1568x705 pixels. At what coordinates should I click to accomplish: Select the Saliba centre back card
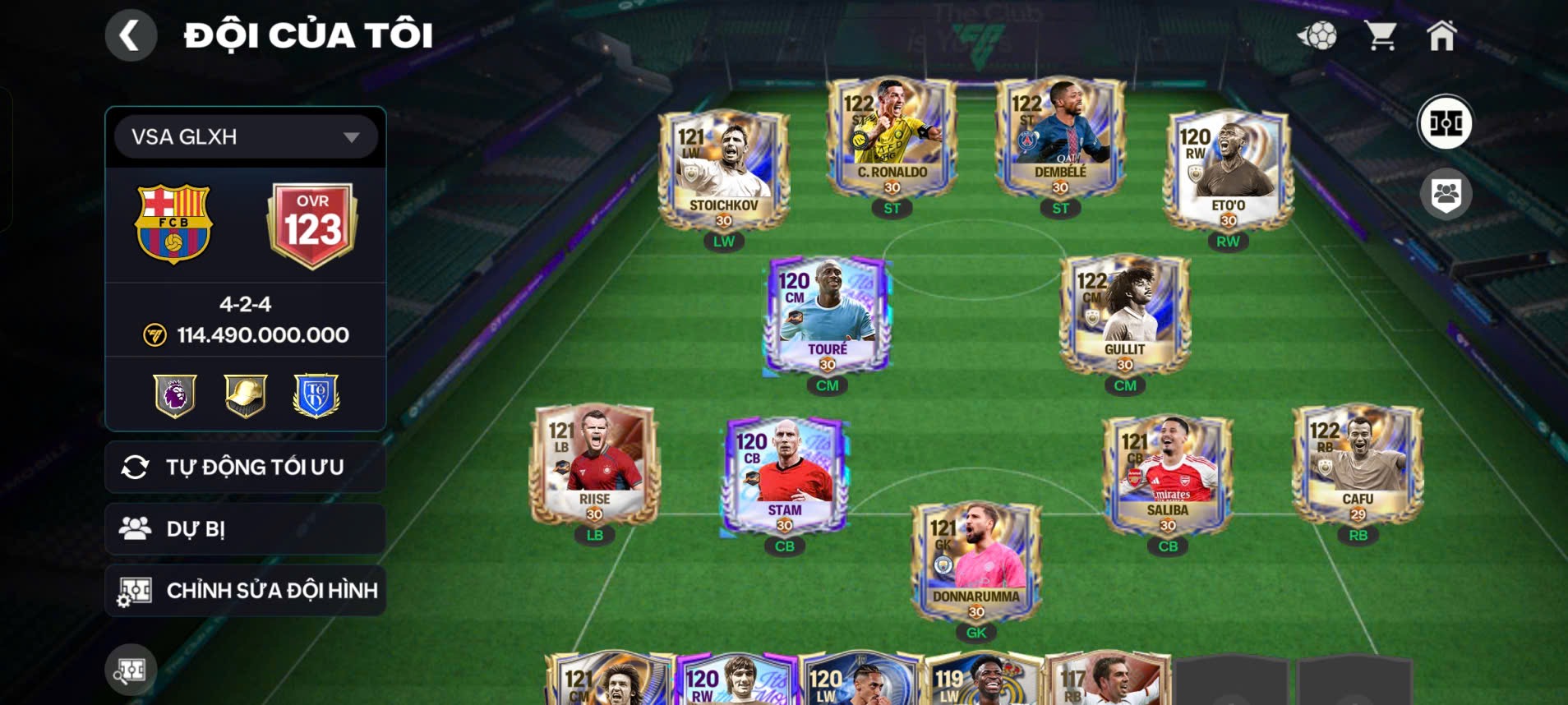coord(1168,475)
